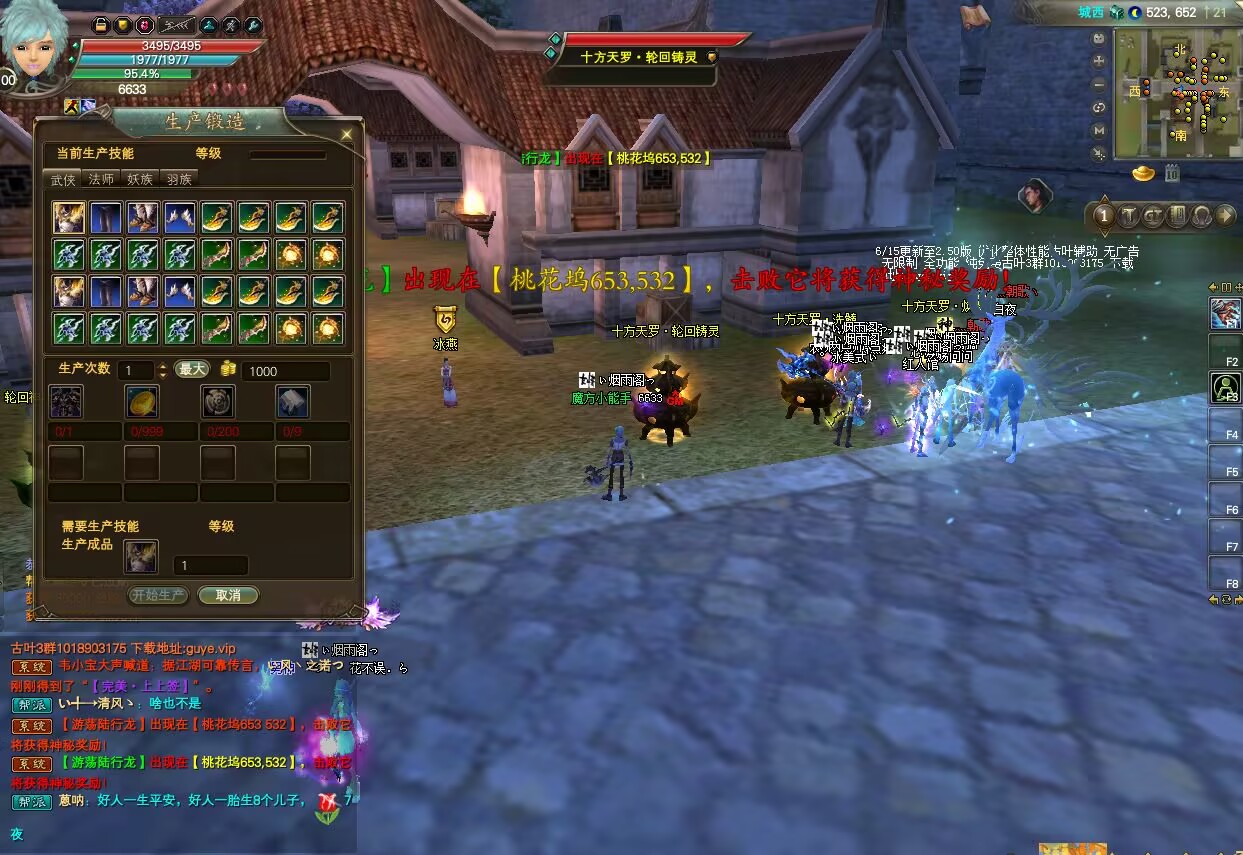Close the 生产锻造 crafting window
Viewport: 1243px width, 855px height.
point(347,134)
